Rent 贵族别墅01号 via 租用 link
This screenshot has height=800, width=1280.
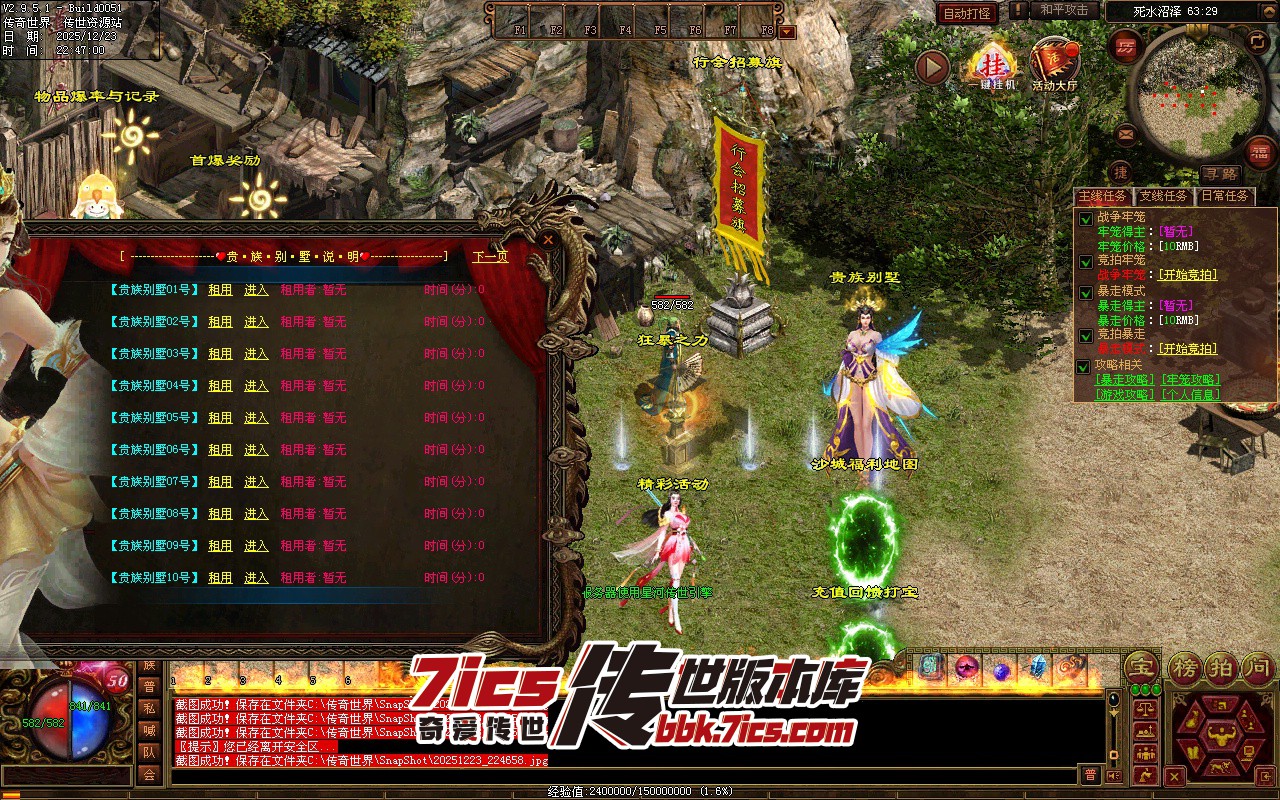tap(220, 290)
